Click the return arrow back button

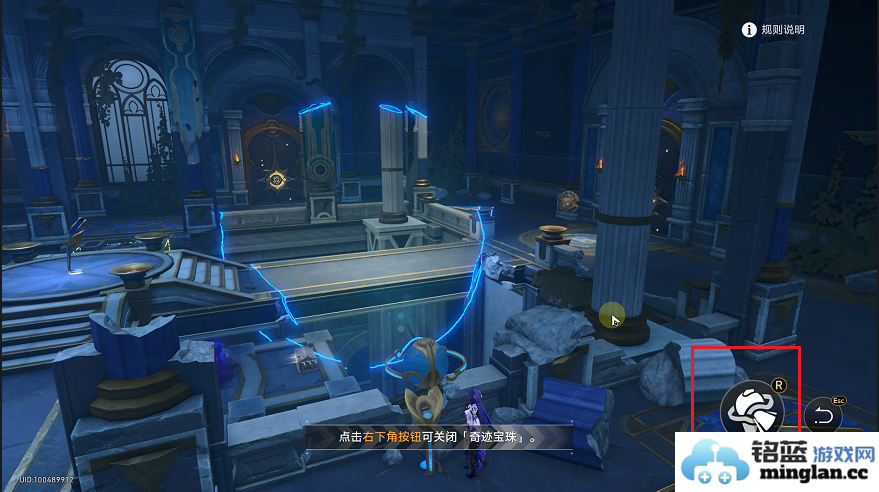822,416
